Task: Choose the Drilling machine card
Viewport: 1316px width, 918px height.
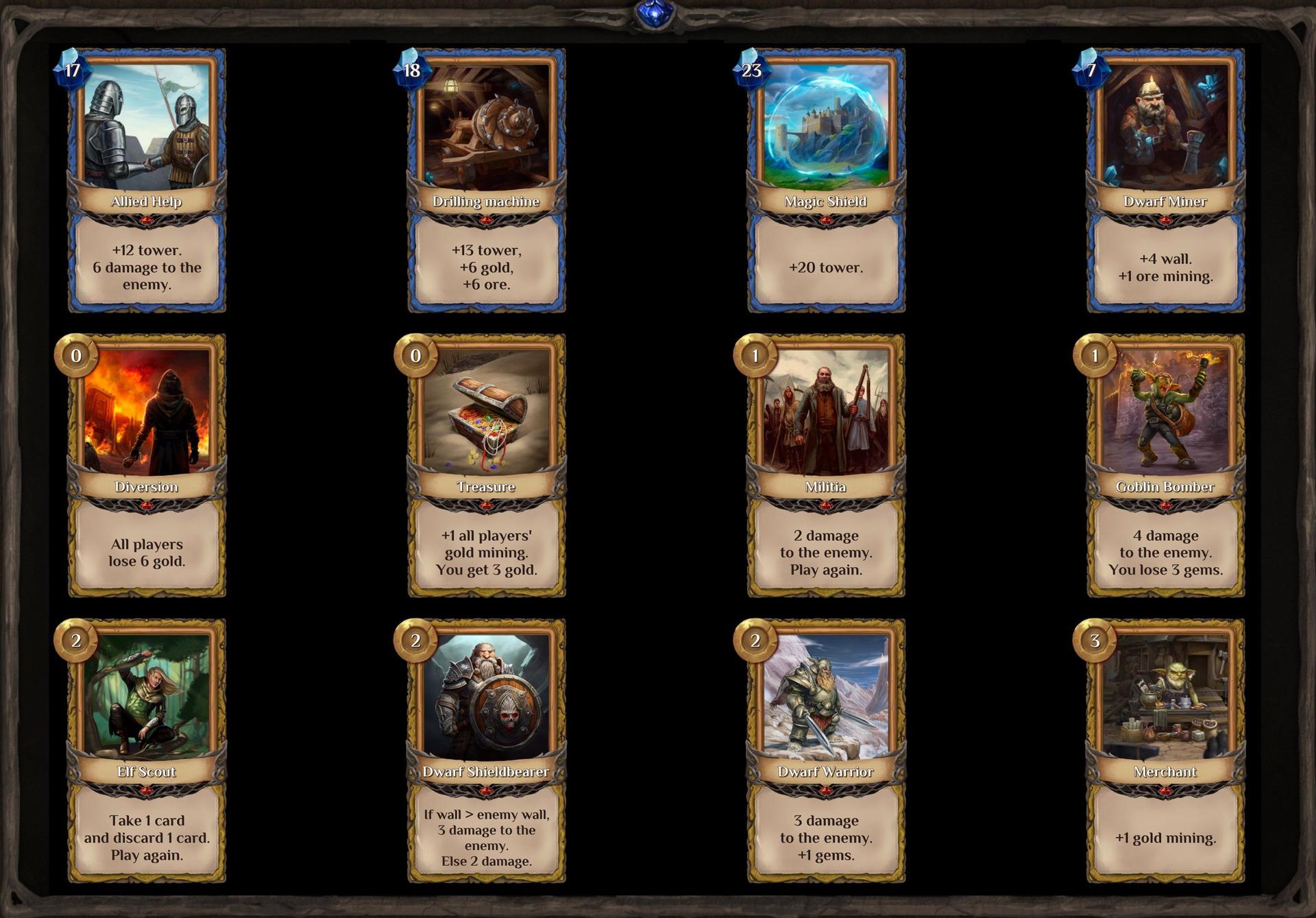Action: tap(487, 180)
